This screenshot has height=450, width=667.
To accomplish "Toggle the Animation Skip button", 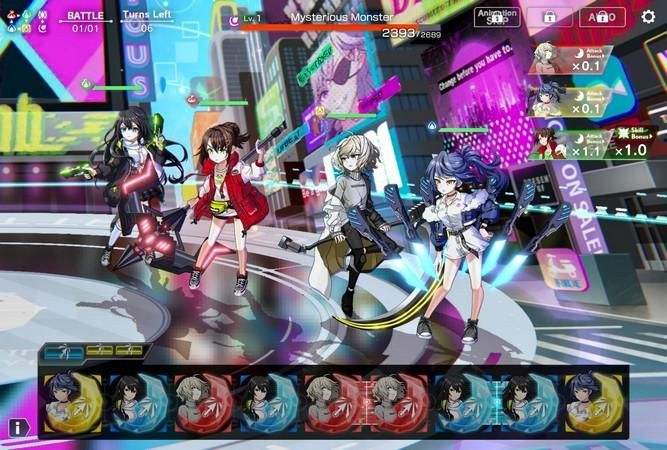I will click(x=497, y=16).
